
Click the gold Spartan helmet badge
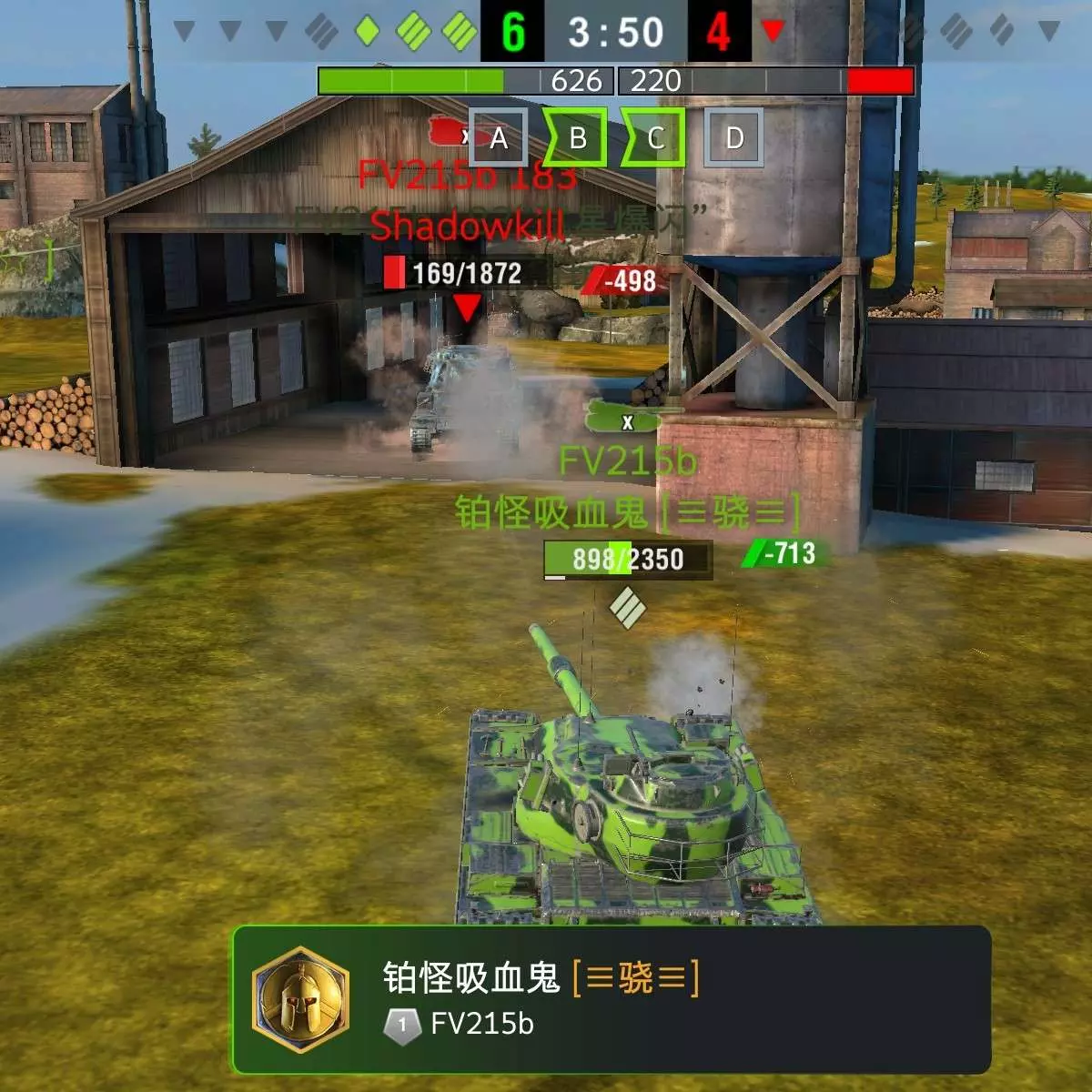click(x=301, y=999)
